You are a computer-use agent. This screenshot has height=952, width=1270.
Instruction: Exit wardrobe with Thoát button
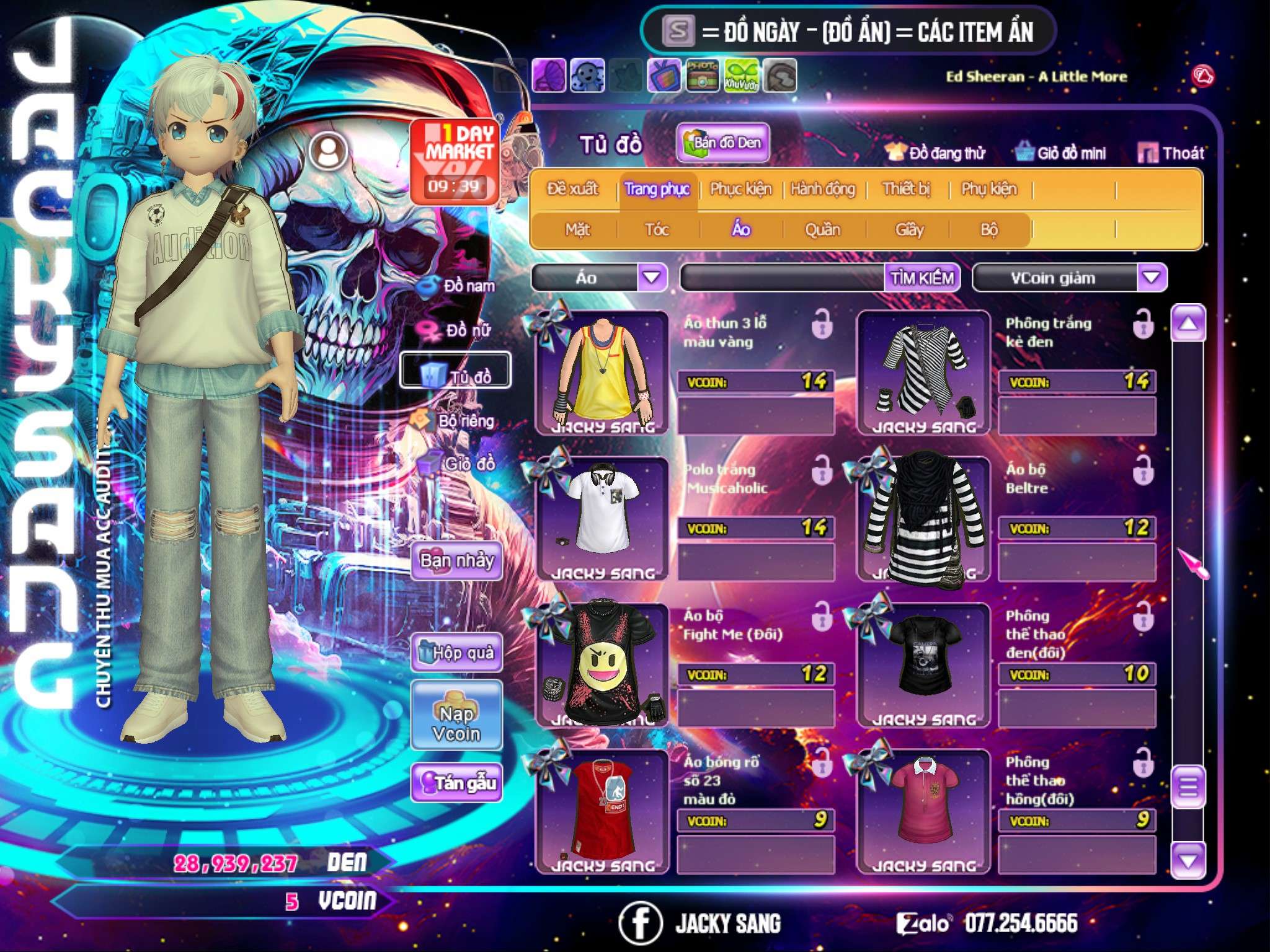(1171, 152)
